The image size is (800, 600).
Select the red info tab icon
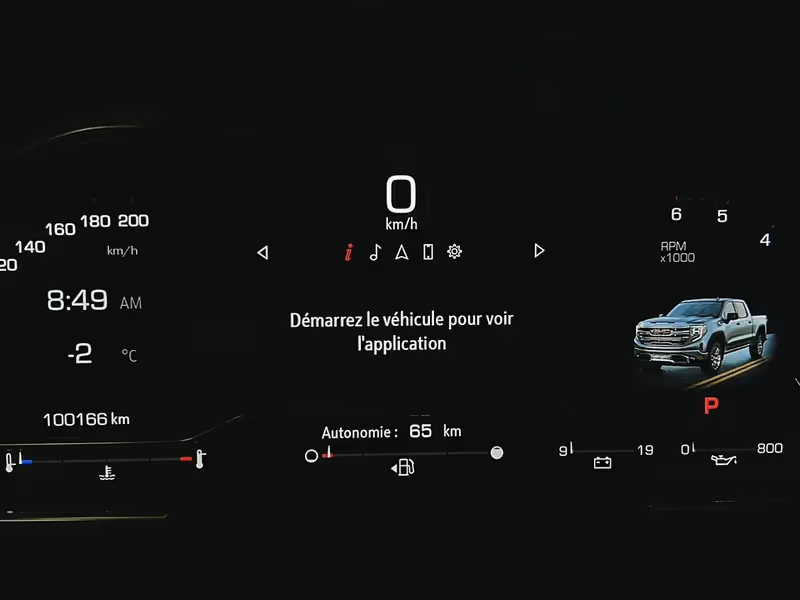click(348, 252)
